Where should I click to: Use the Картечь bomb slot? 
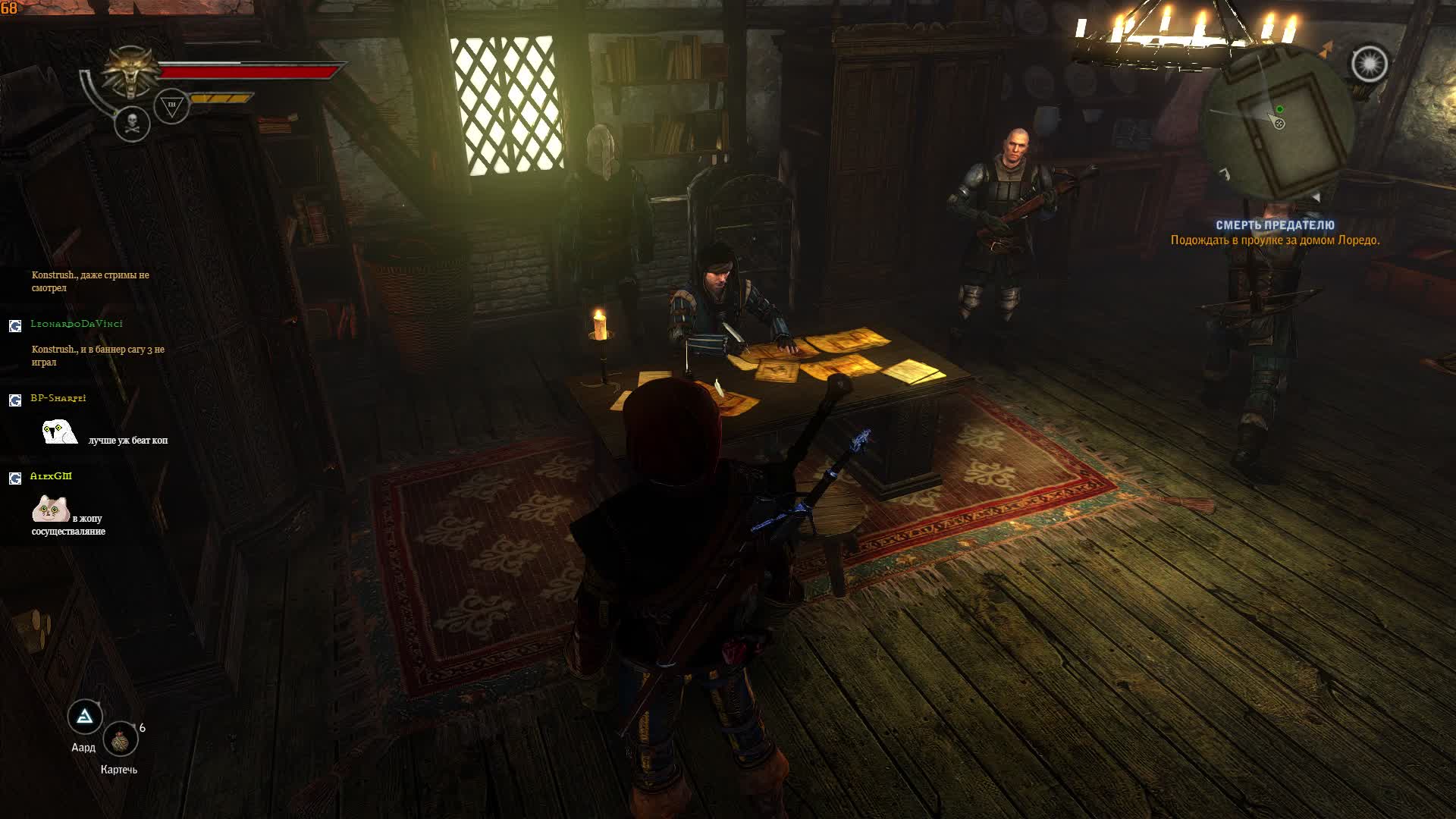point(121,739)
